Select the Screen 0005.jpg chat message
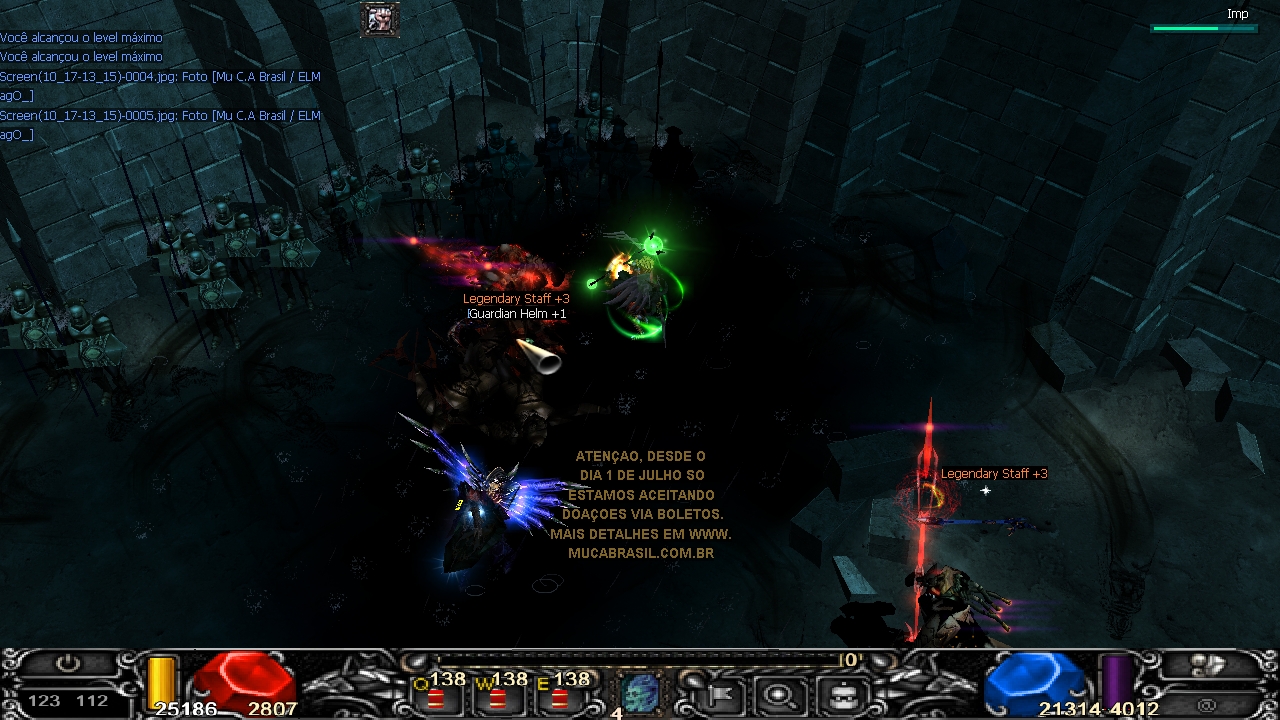This screenshot has width=1280, height=720. pyautogui.click(x=160, y=116)
